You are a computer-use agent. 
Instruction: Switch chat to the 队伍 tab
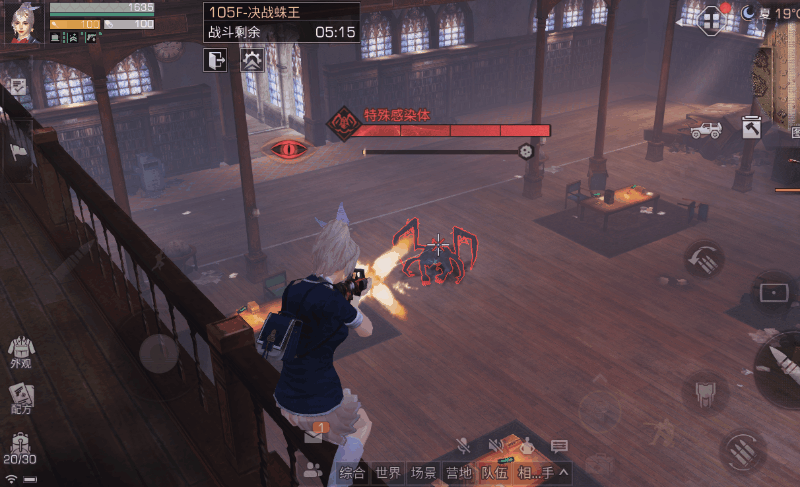[494, 473]
